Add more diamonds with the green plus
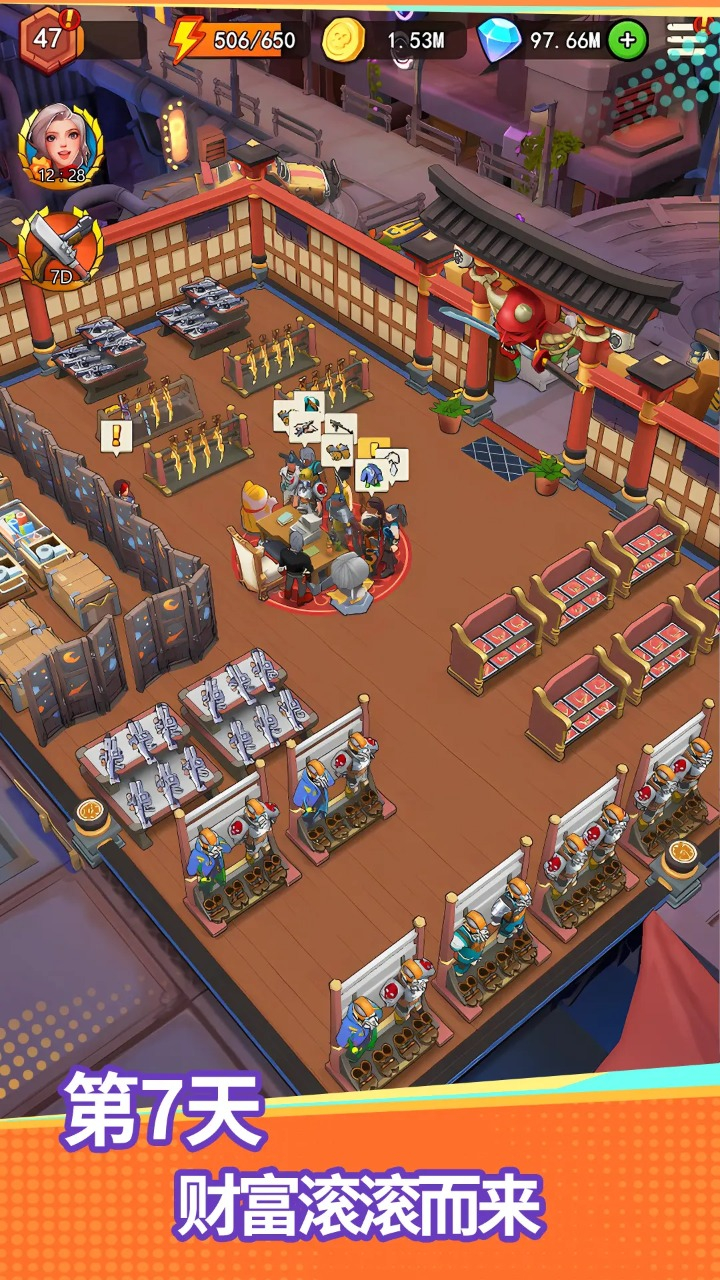The height and width of the screenshot is (1280, 720). [x=627, y=40]
